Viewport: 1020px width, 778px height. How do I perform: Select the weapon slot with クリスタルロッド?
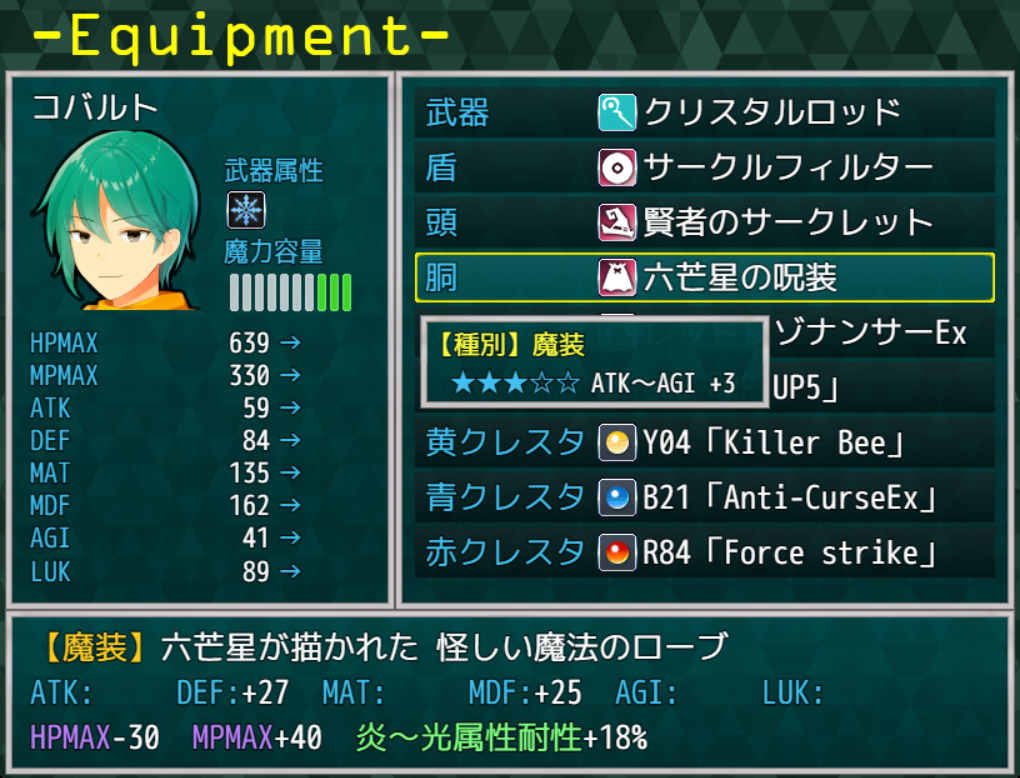pos(704,112)
